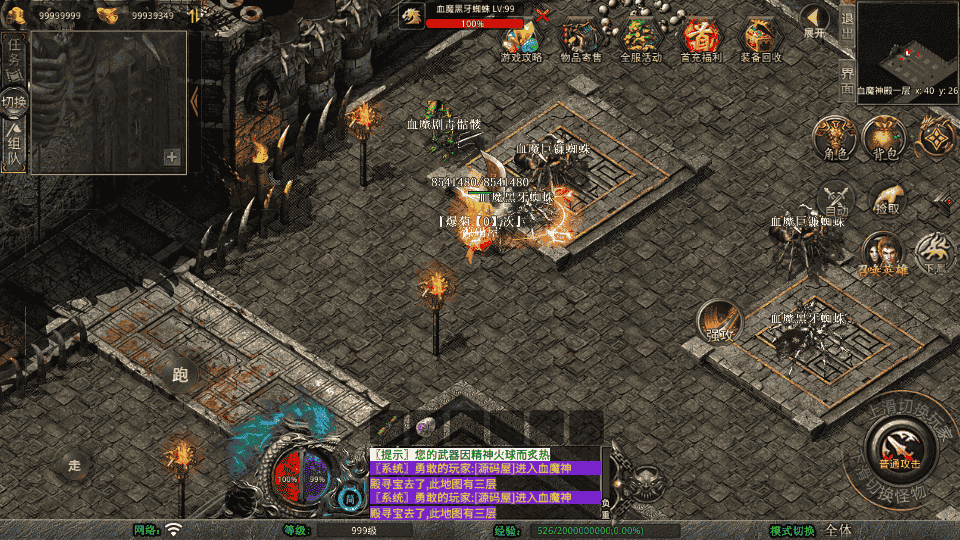Click the 下马 dismount button
Viewport: 960px width, 540px height.
[934, 253]
